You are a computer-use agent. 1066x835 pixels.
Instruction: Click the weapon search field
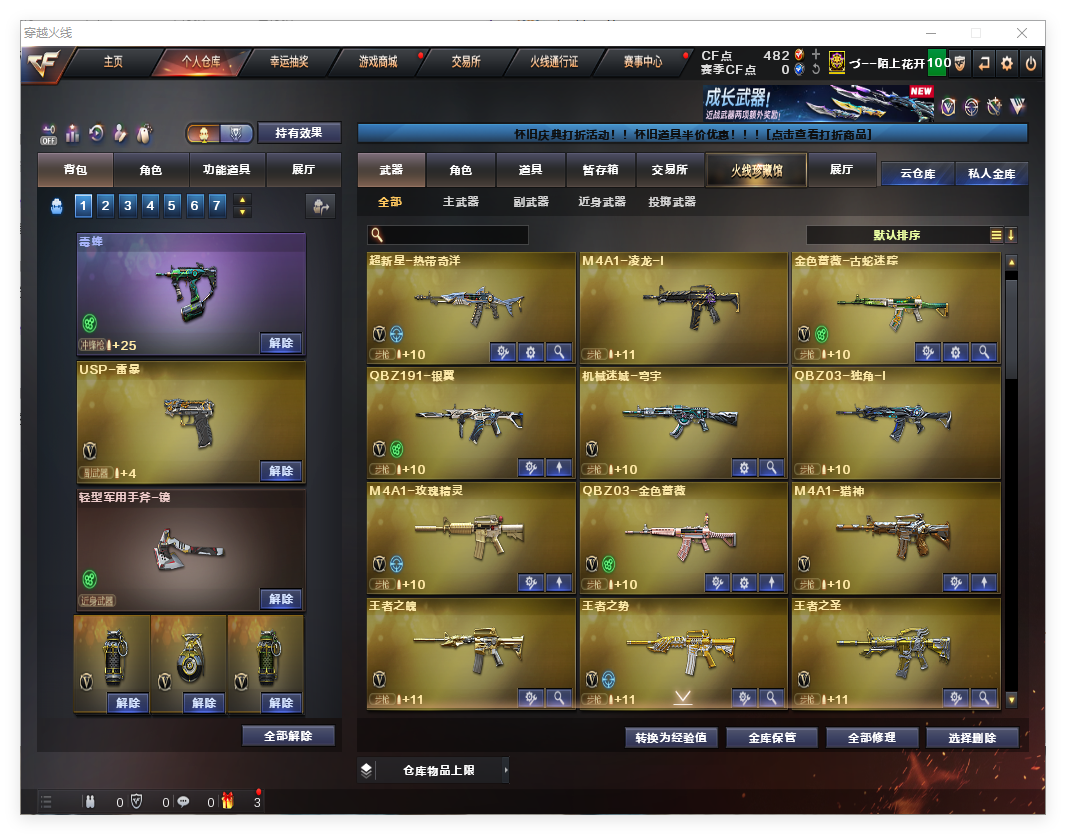point(454,235)
